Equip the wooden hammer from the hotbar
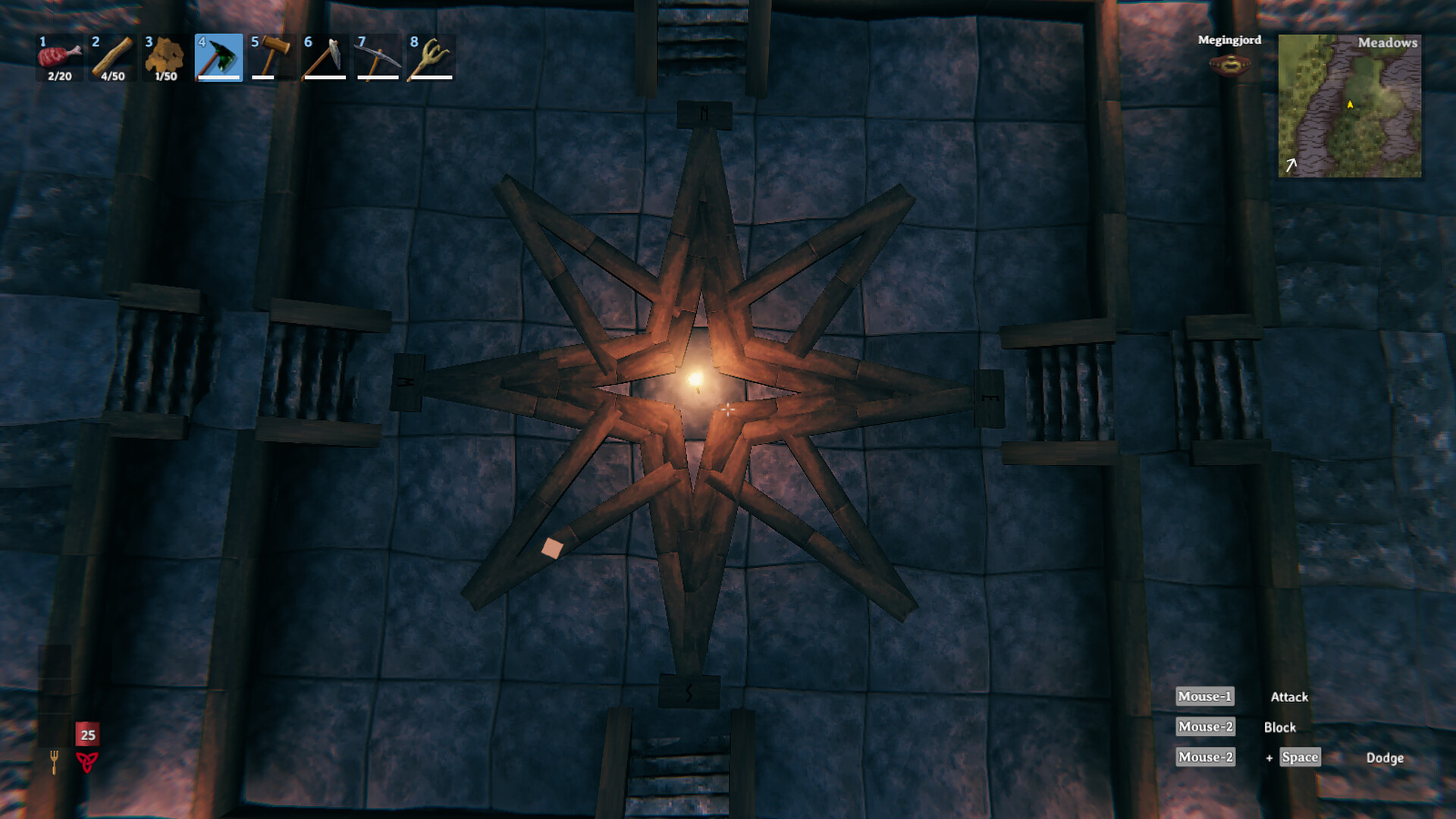1456x819 pixels. [x=272, y=58]
